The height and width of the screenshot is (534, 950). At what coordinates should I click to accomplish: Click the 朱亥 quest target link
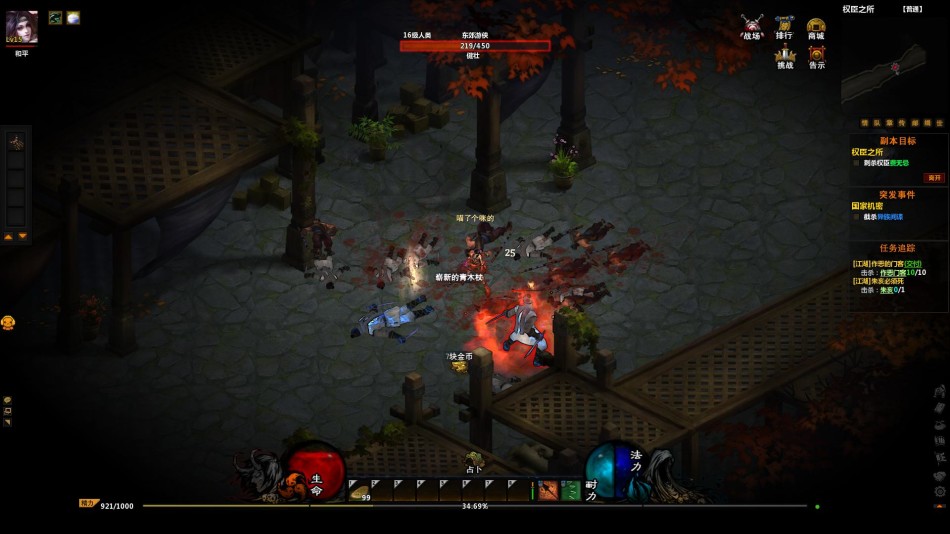885,290
